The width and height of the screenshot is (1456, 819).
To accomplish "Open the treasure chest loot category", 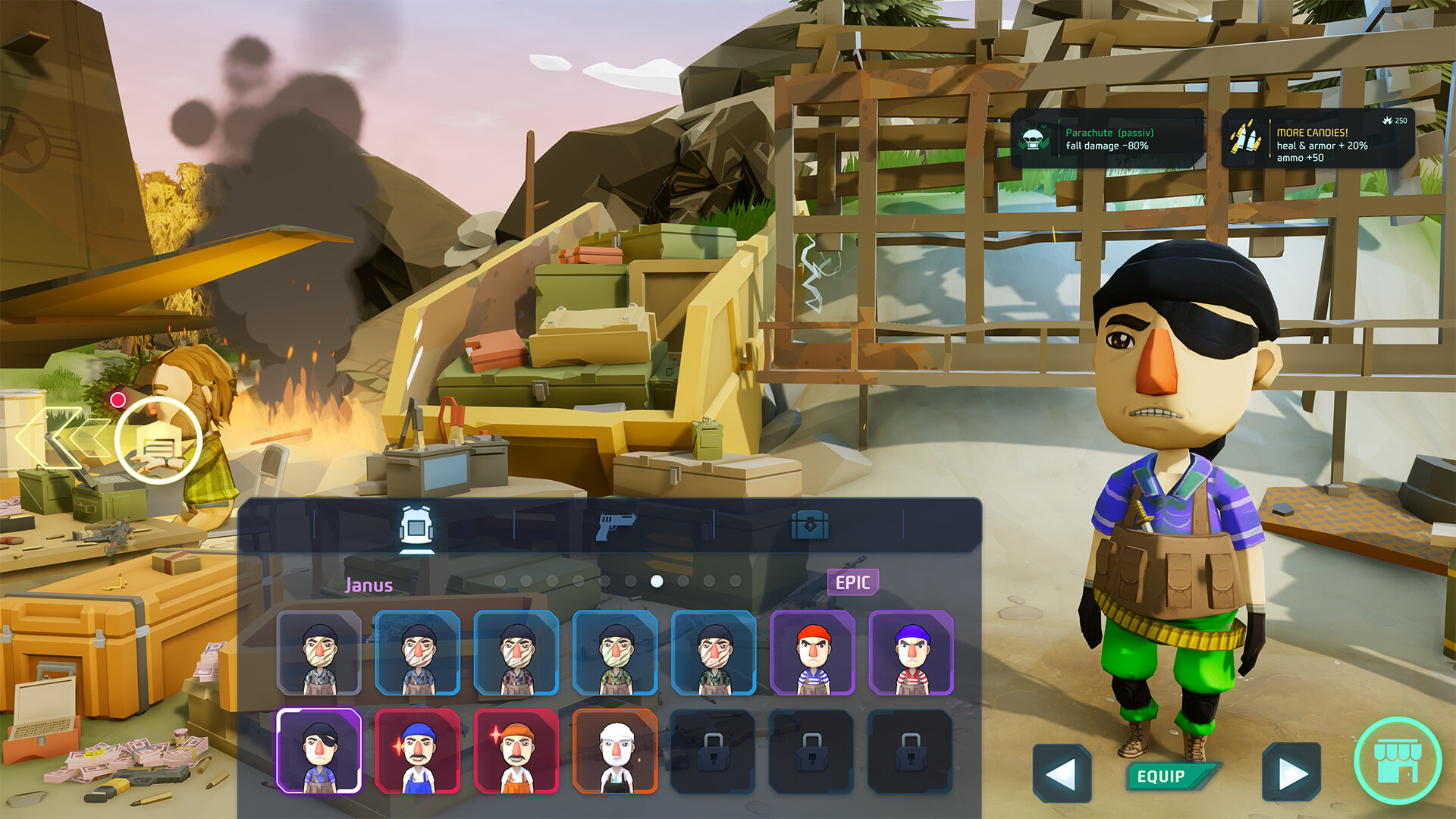I will [811, 525].
